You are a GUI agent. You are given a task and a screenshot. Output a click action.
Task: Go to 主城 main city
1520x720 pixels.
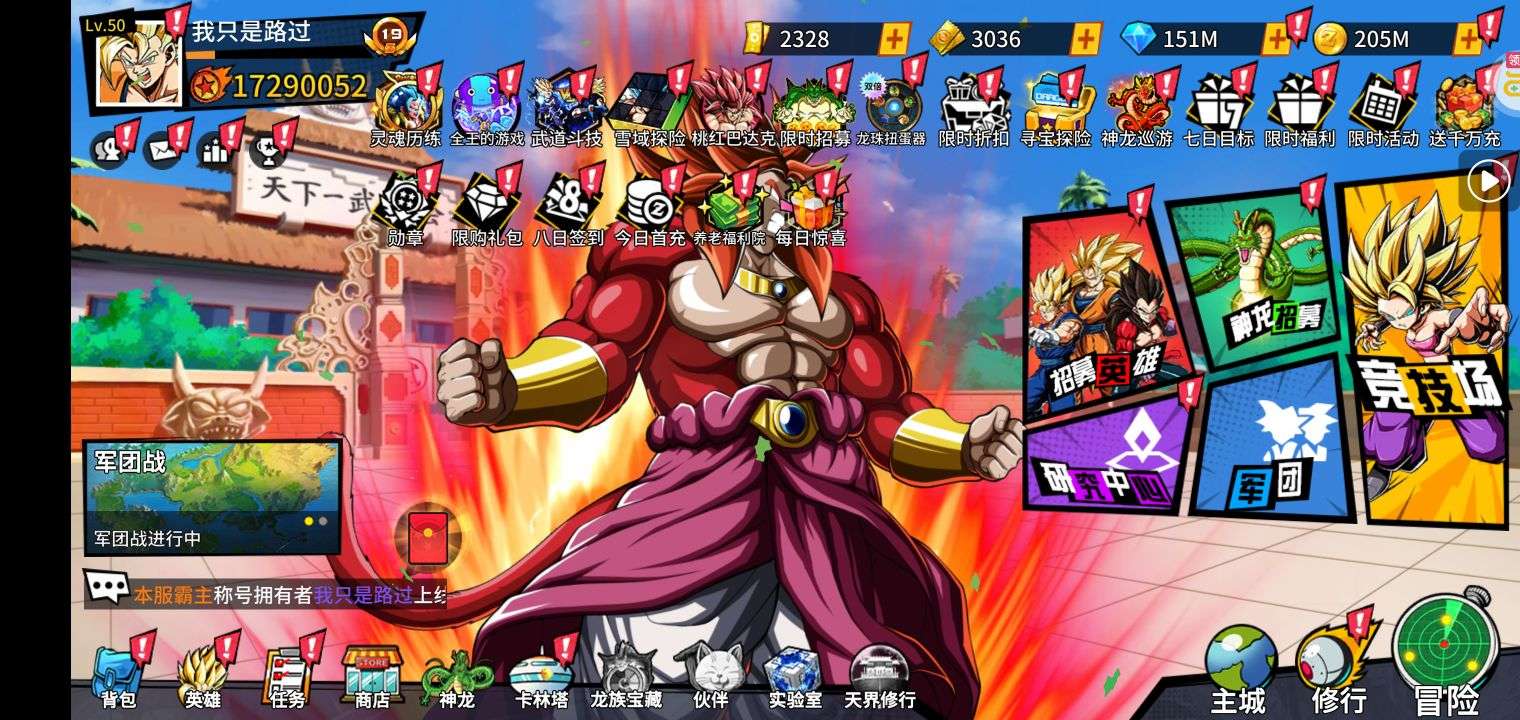[x=1239, y=670]
